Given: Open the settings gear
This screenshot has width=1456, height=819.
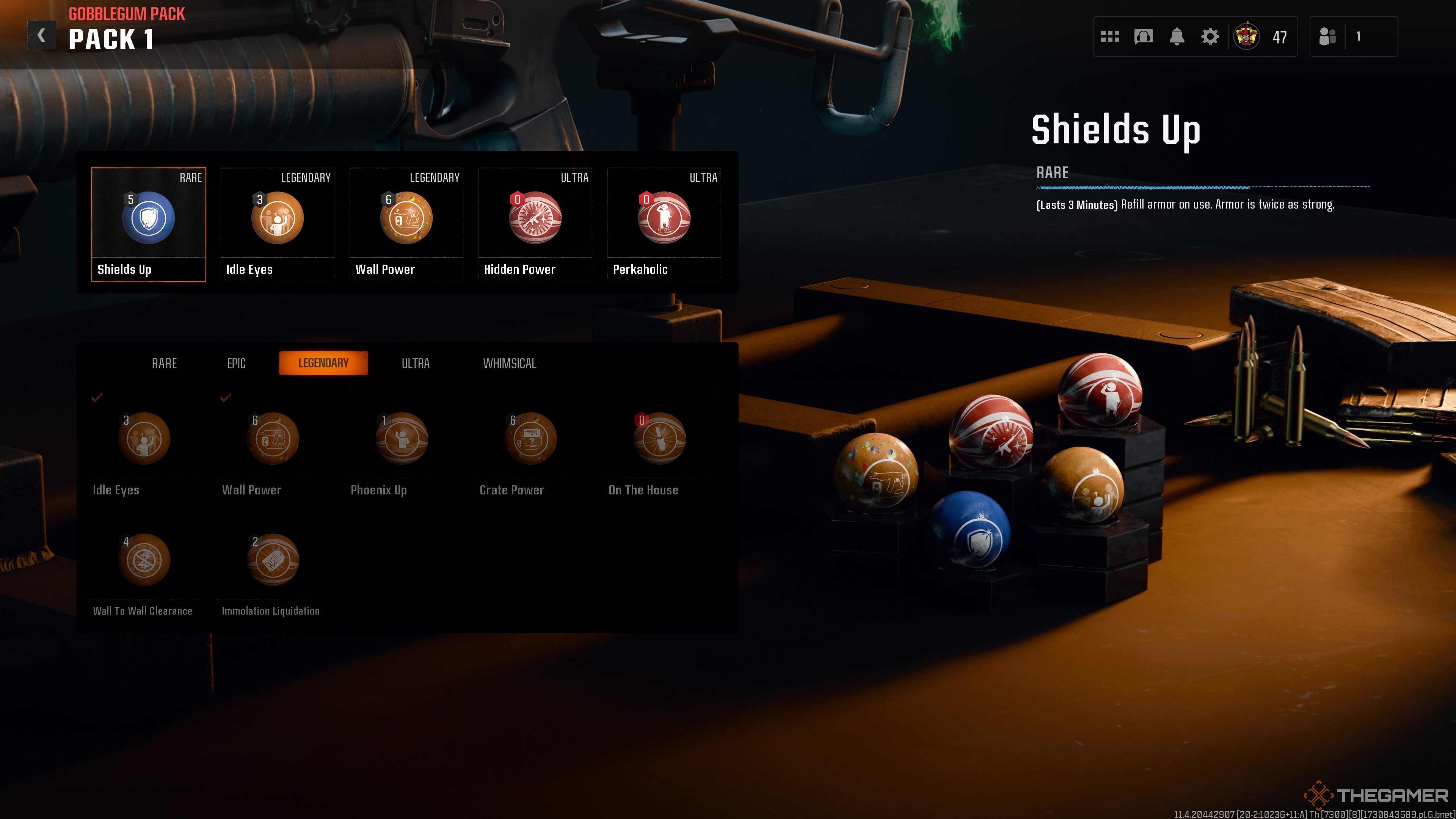Looking at the screenshot, I should point(1210,37).
